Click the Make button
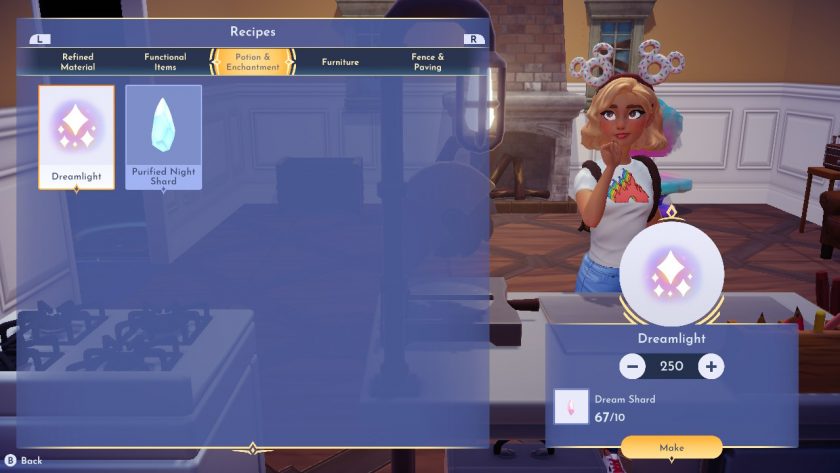This screenshot has width=840, height=473. pyautogui.click(x=671, y=447)
